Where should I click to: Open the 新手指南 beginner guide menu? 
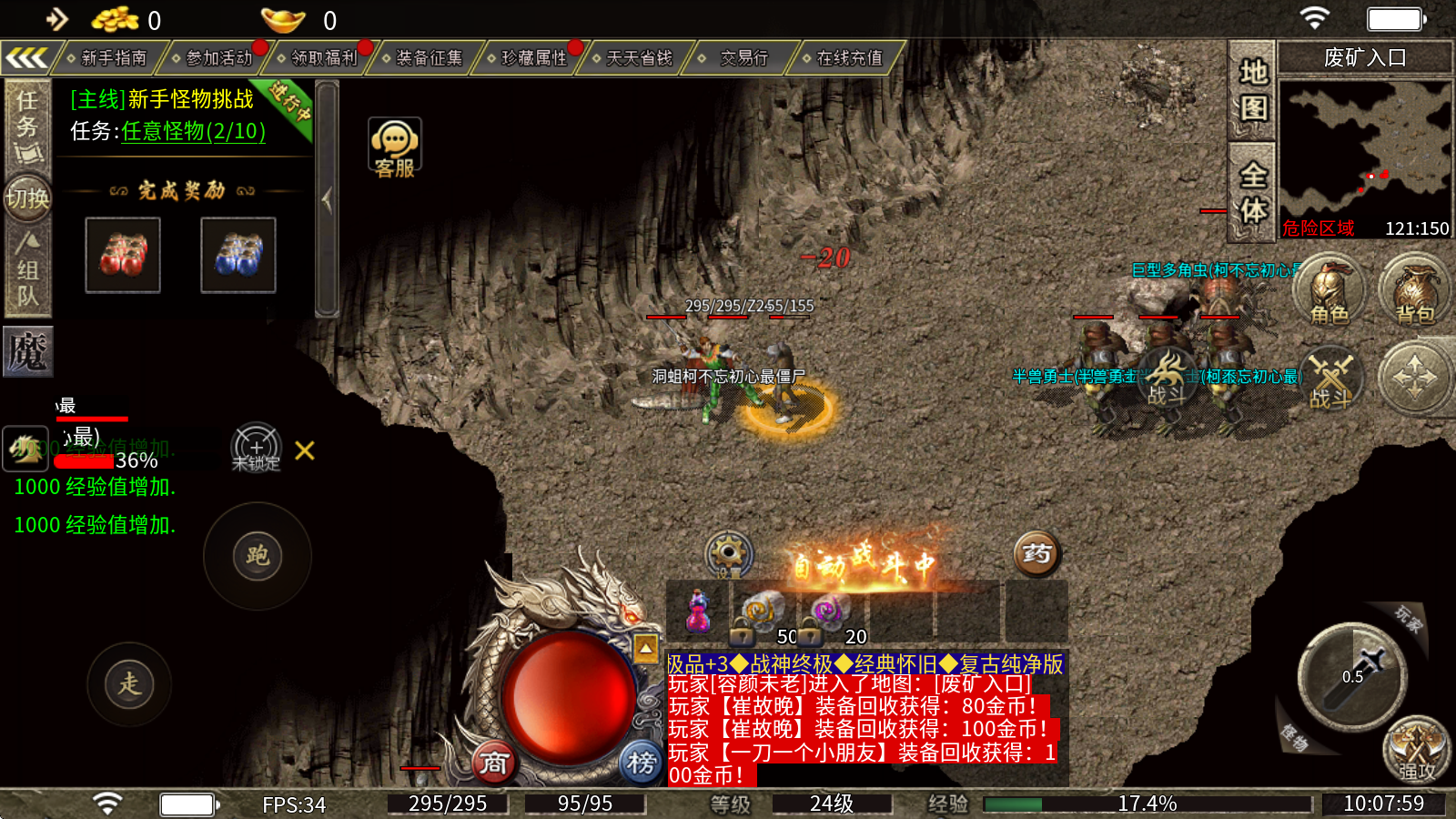113,58
